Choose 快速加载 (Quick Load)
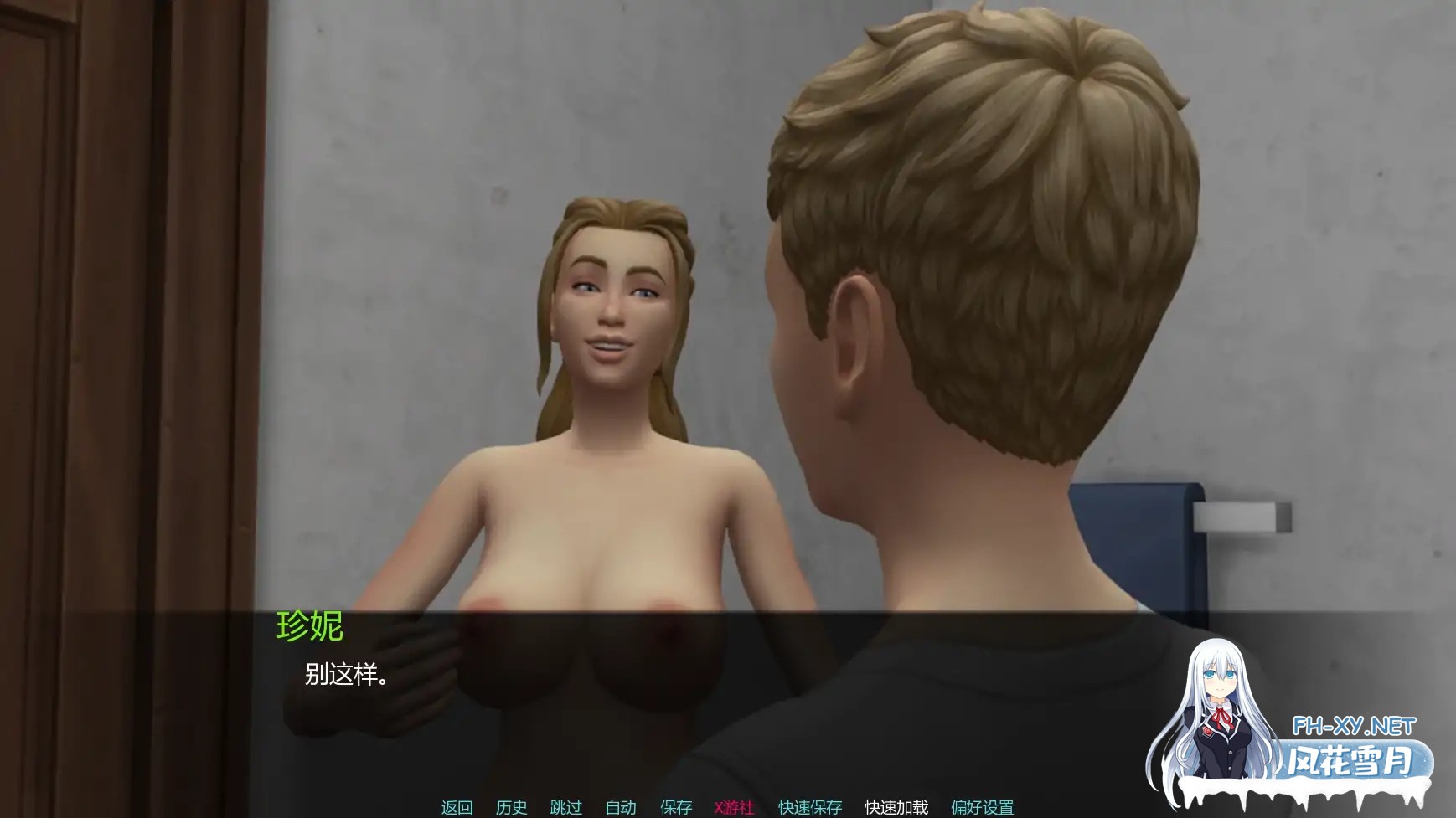Screen dimensions: 1456x818 [896, 807]
